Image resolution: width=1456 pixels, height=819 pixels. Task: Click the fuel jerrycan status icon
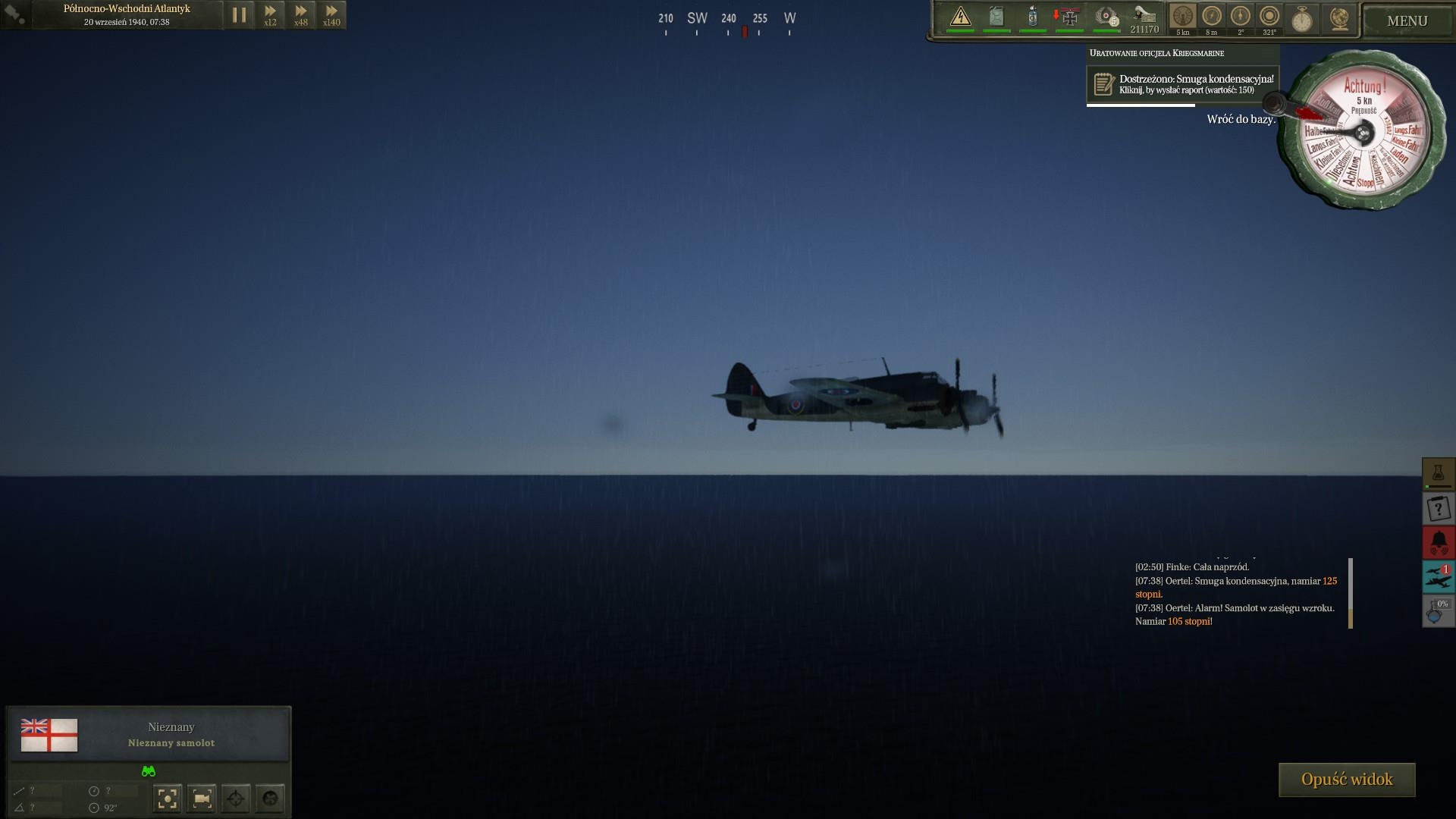[996, 17]
